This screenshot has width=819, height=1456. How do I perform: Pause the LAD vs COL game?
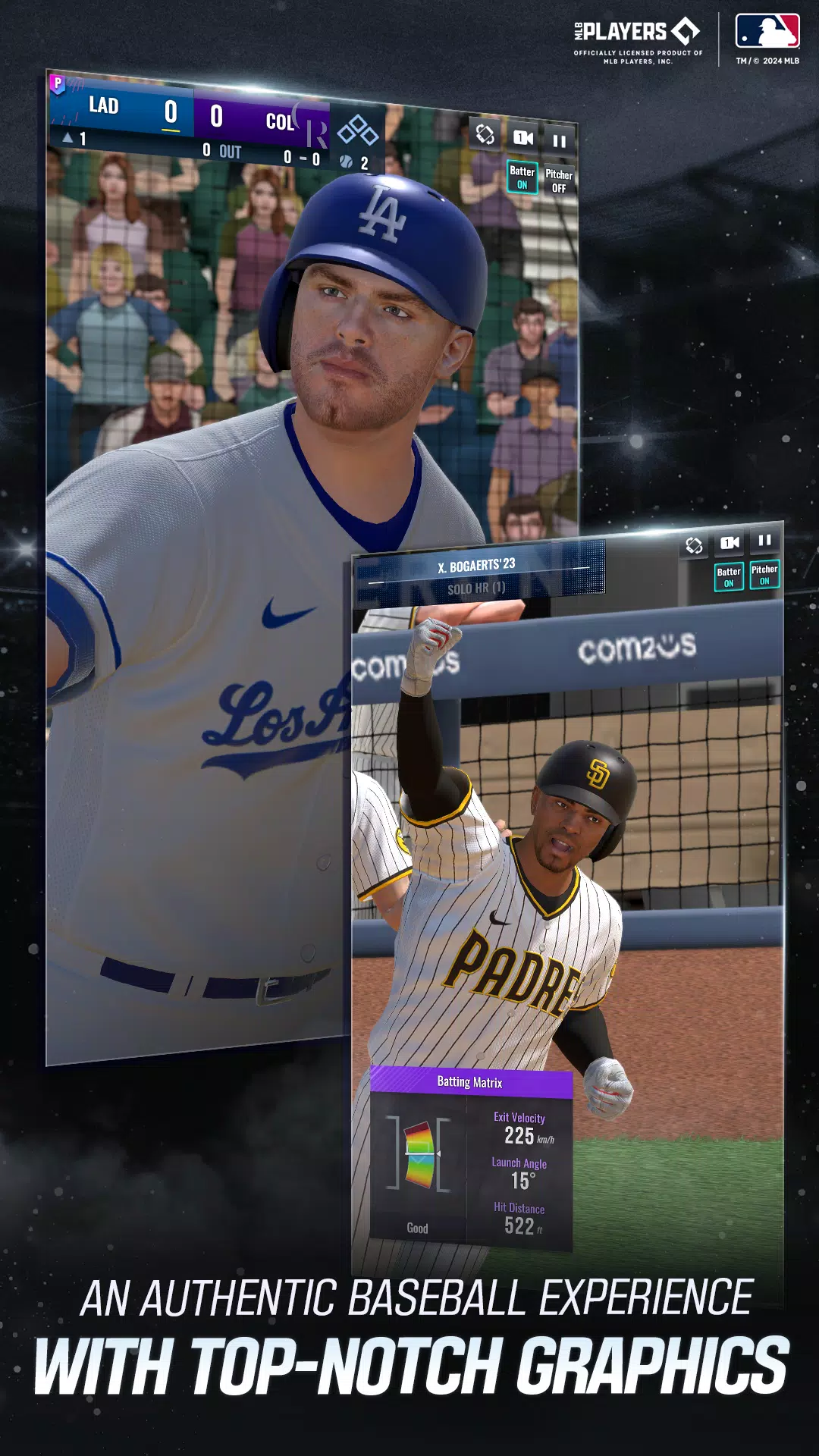pyautogui.click(x=559, y=140)
